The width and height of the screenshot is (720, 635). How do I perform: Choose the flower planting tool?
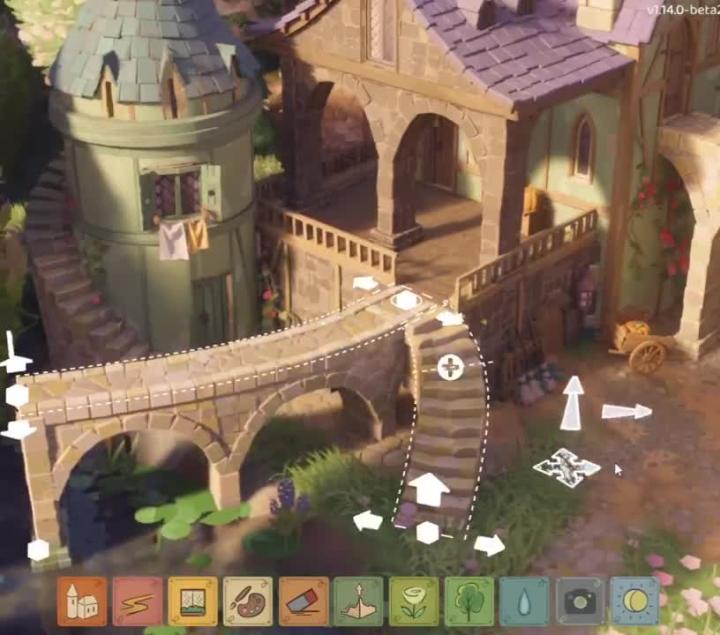click(x=414, y=601)
